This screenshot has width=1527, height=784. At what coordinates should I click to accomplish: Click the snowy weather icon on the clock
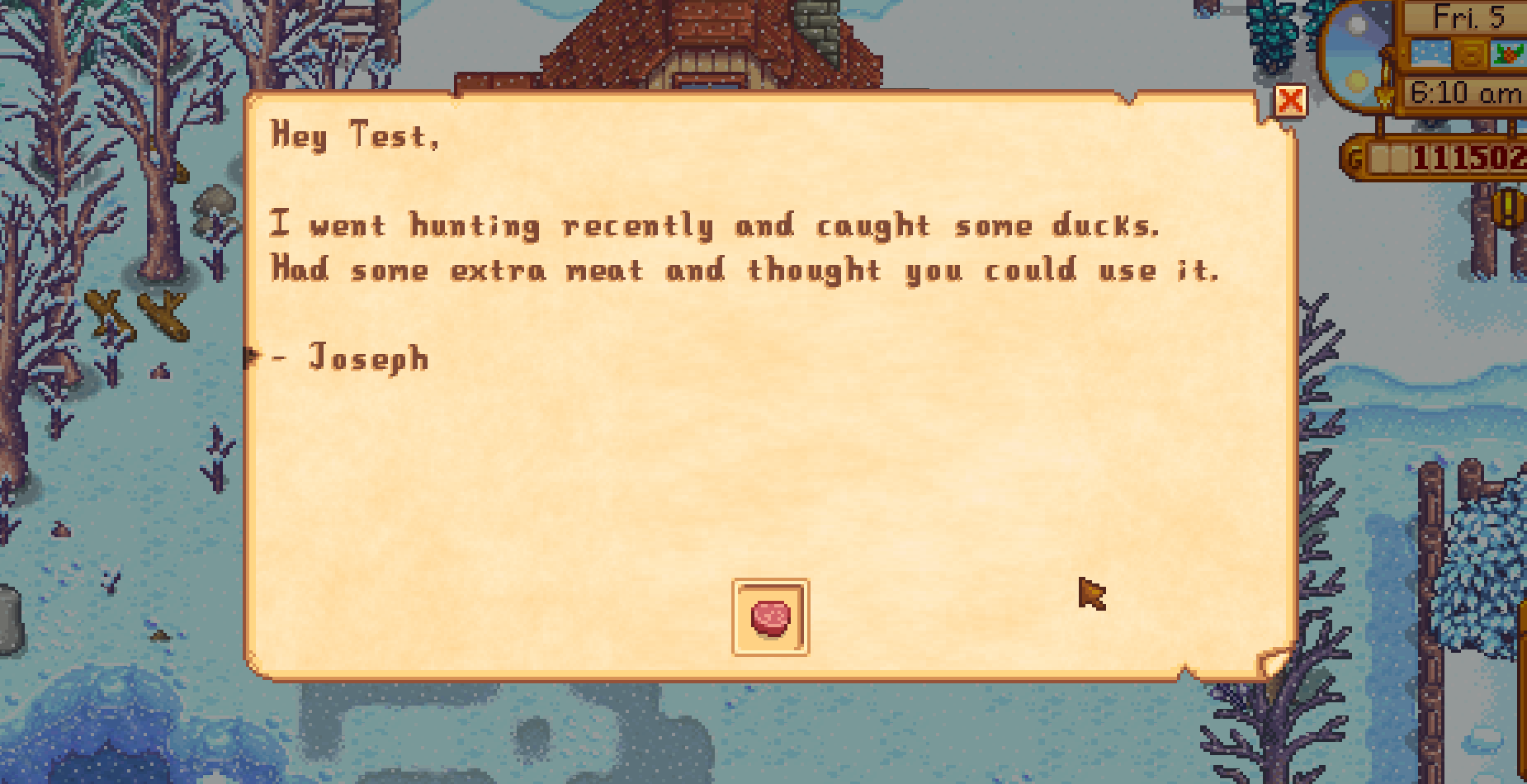(1432, 53)
